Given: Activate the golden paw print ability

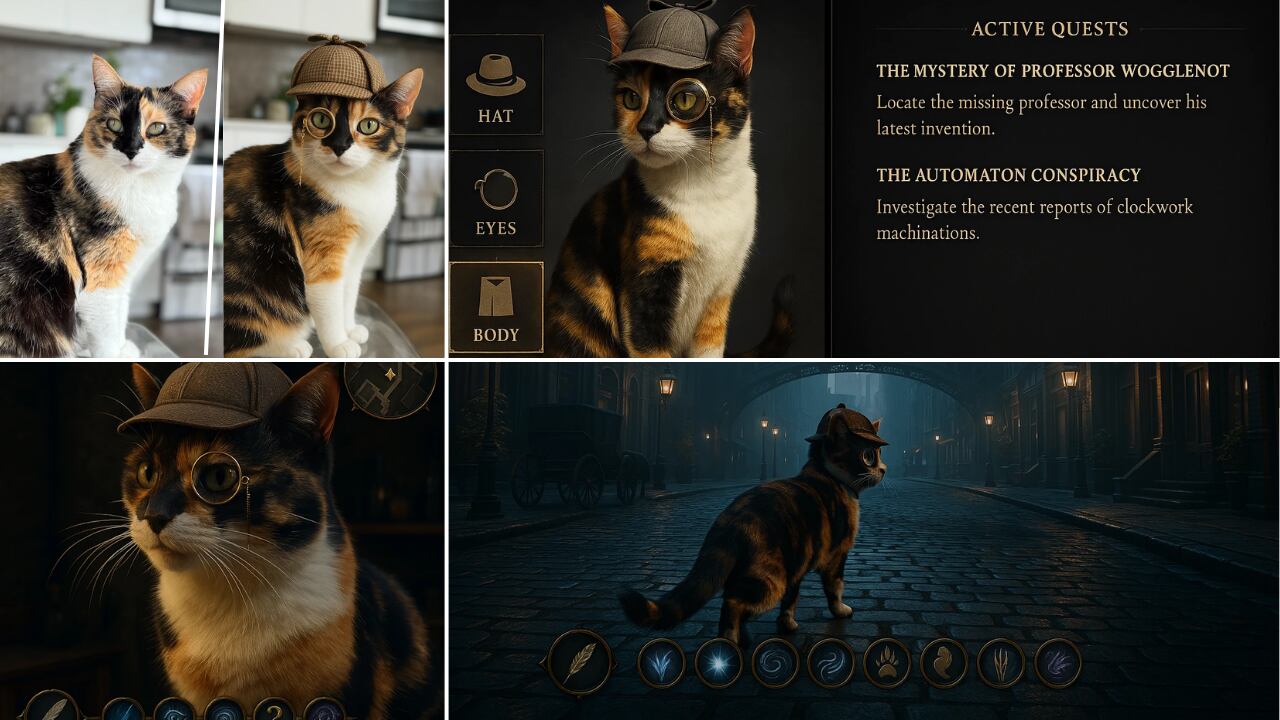Looking at the screenshot, I should [887, 663].
